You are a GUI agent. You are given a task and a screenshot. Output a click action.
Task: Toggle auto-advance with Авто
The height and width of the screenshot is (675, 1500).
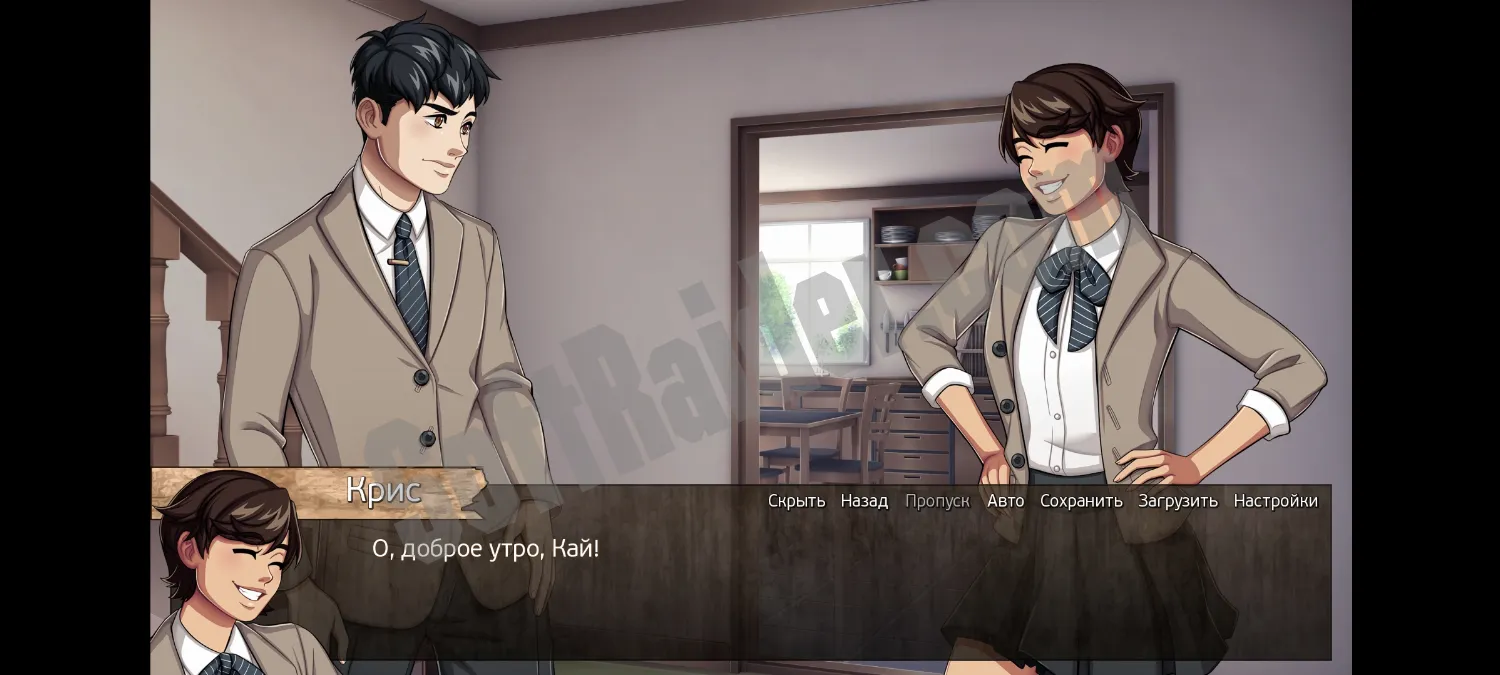click(x=1005, y=501)
